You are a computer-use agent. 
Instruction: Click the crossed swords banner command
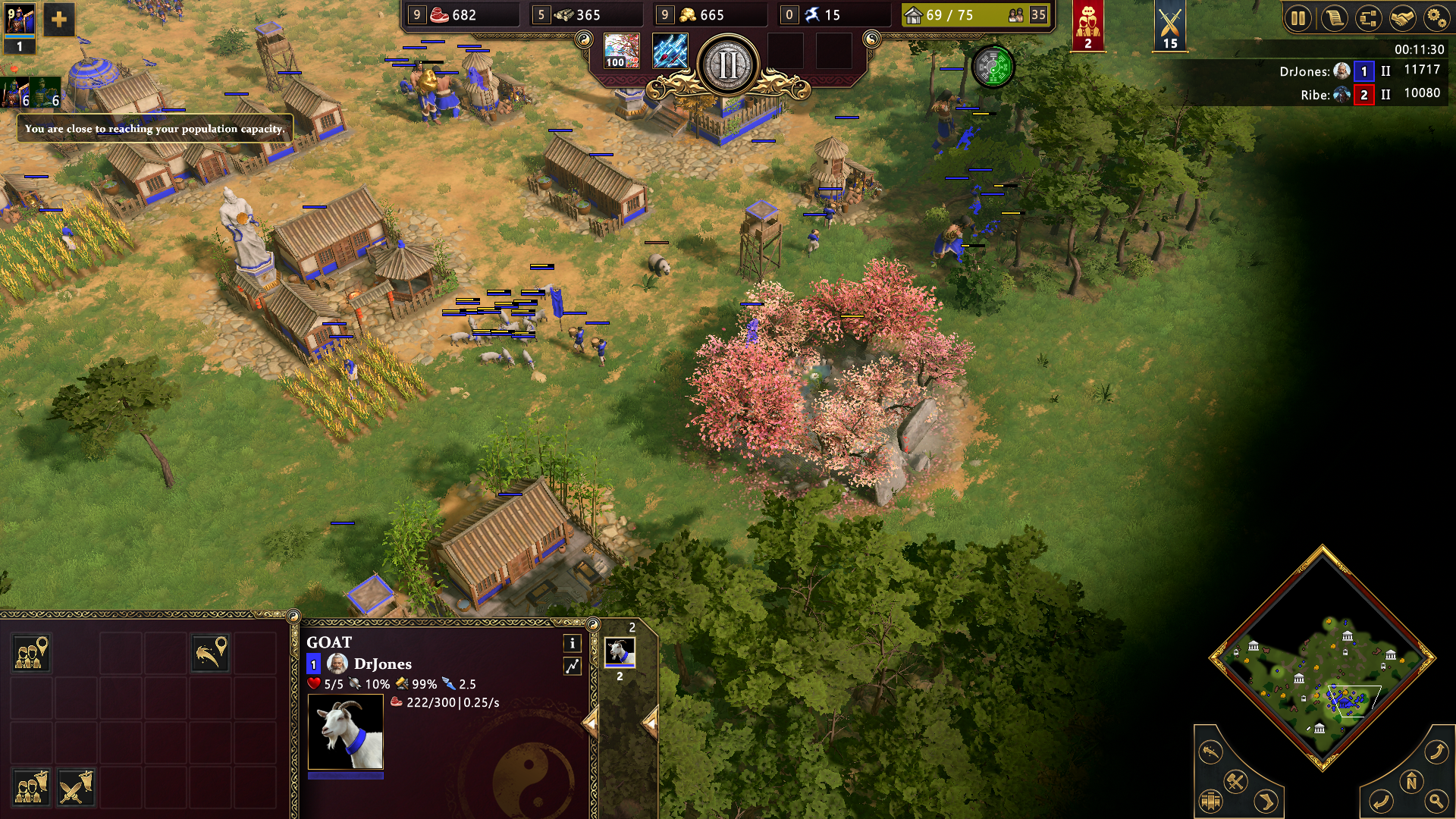tap(75, 787)
